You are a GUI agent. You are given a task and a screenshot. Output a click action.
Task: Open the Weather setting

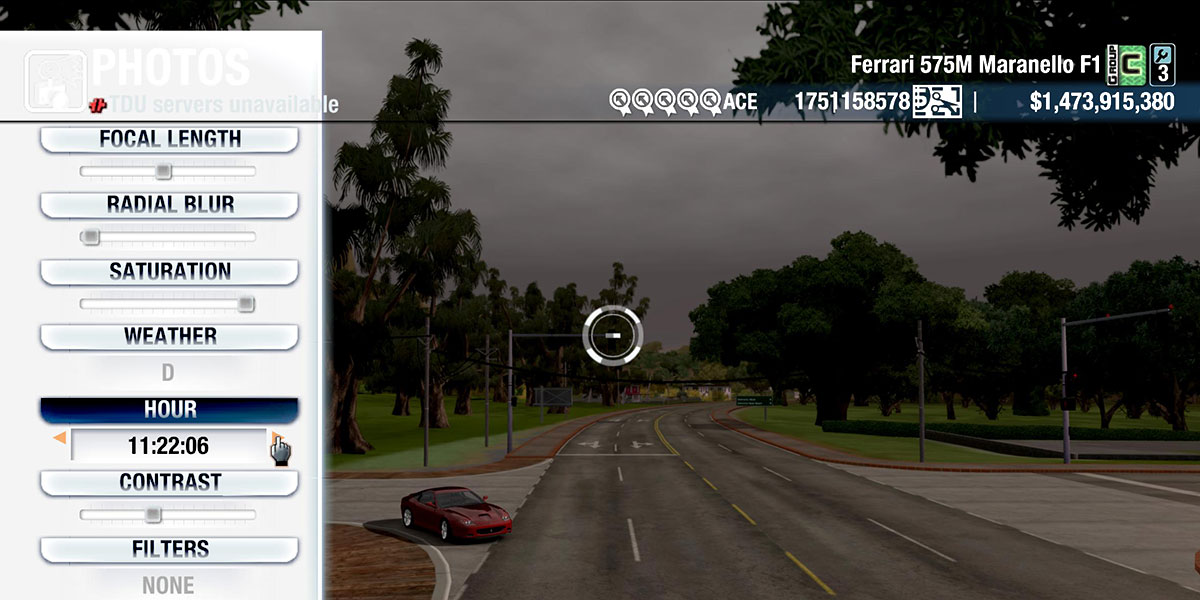(169, 336)
